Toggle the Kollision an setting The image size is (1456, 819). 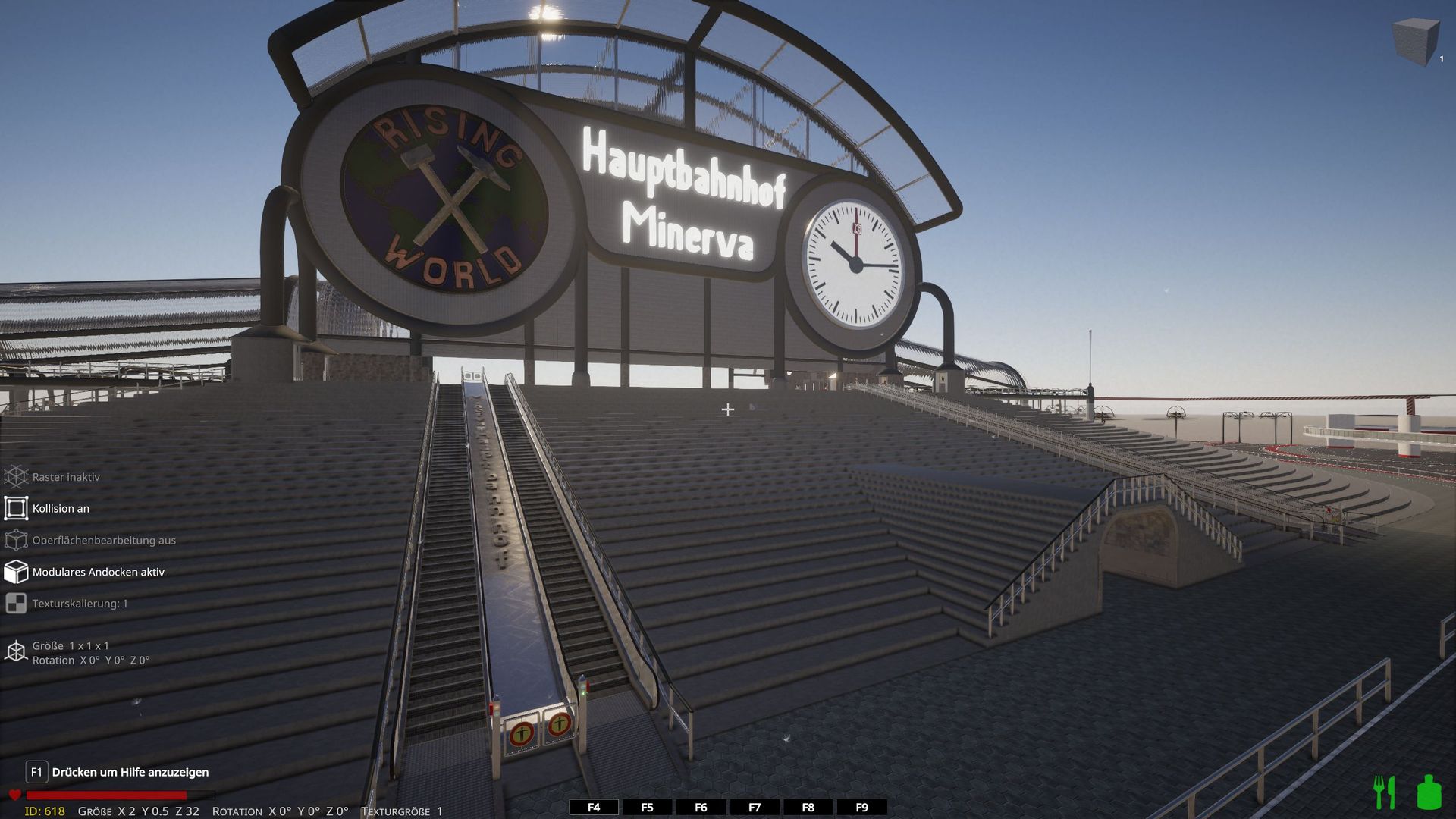point(17,508)
